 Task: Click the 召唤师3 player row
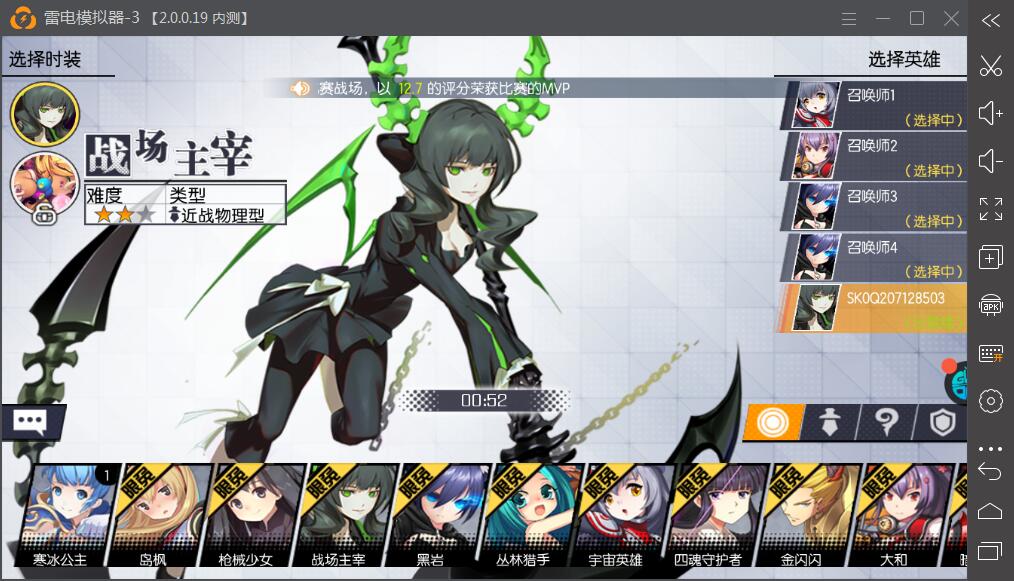[878, 207]
